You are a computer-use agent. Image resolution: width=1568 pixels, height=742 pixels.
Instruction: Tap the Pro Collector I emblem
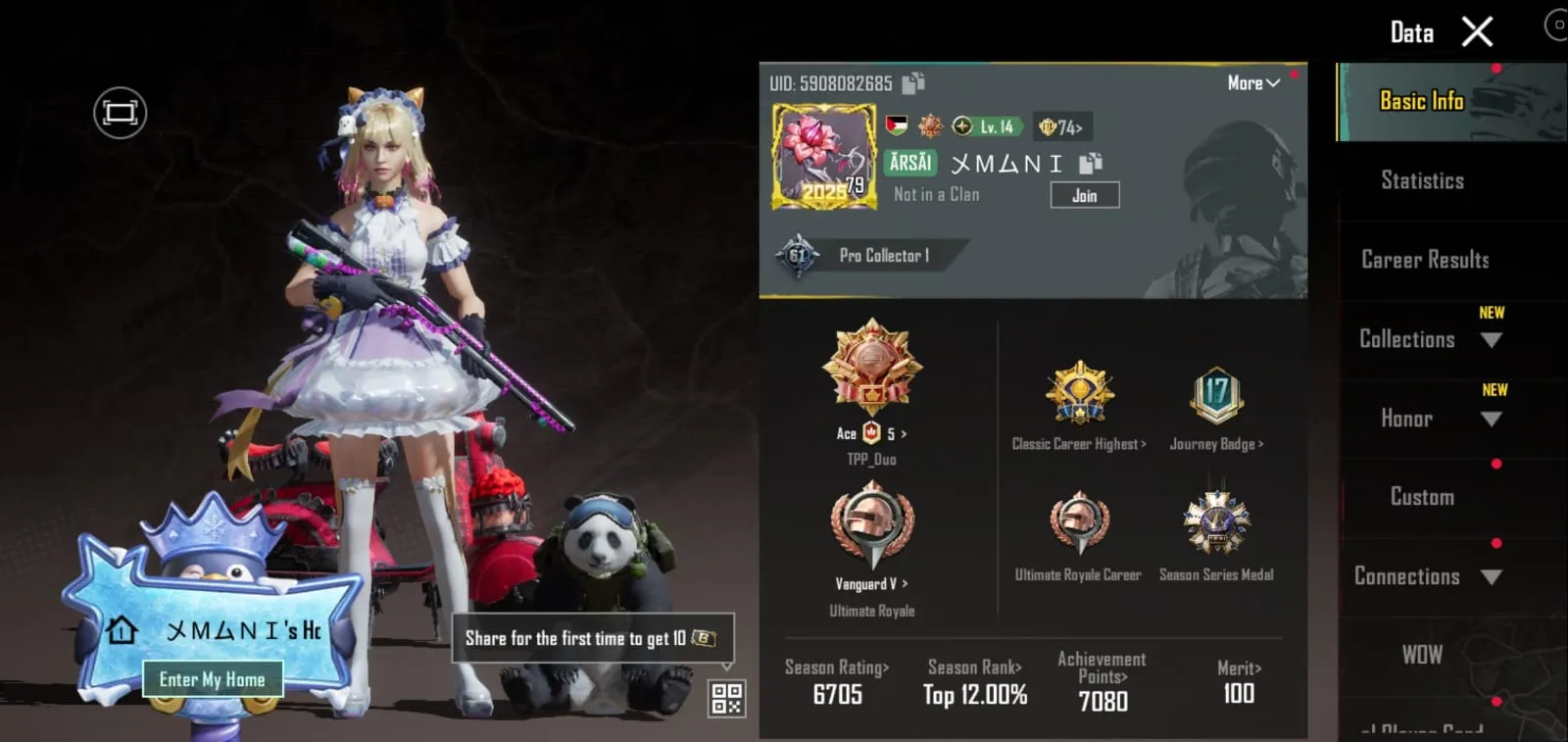point(872,255)
